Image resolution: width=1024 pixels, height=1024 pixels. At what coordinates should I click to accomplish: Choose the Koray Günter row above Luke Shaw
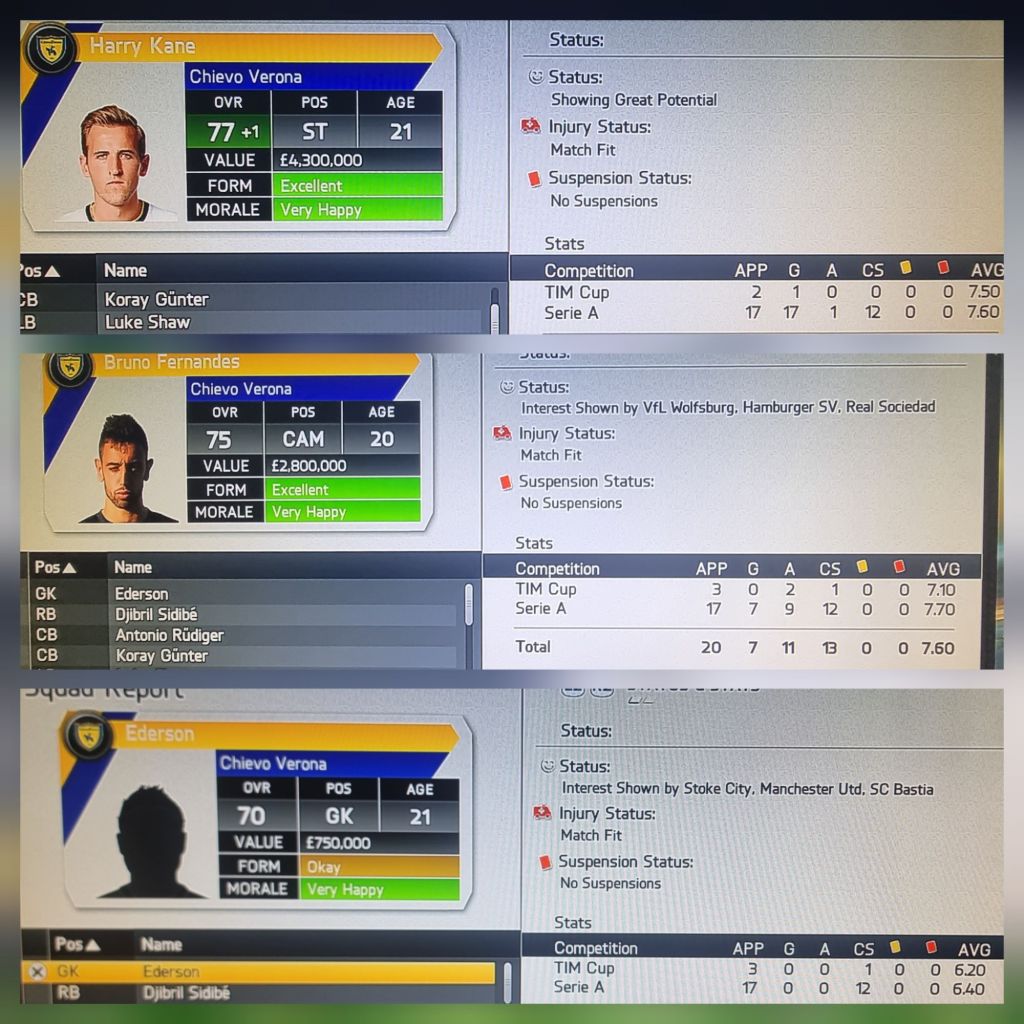click(x=155, y=299)
